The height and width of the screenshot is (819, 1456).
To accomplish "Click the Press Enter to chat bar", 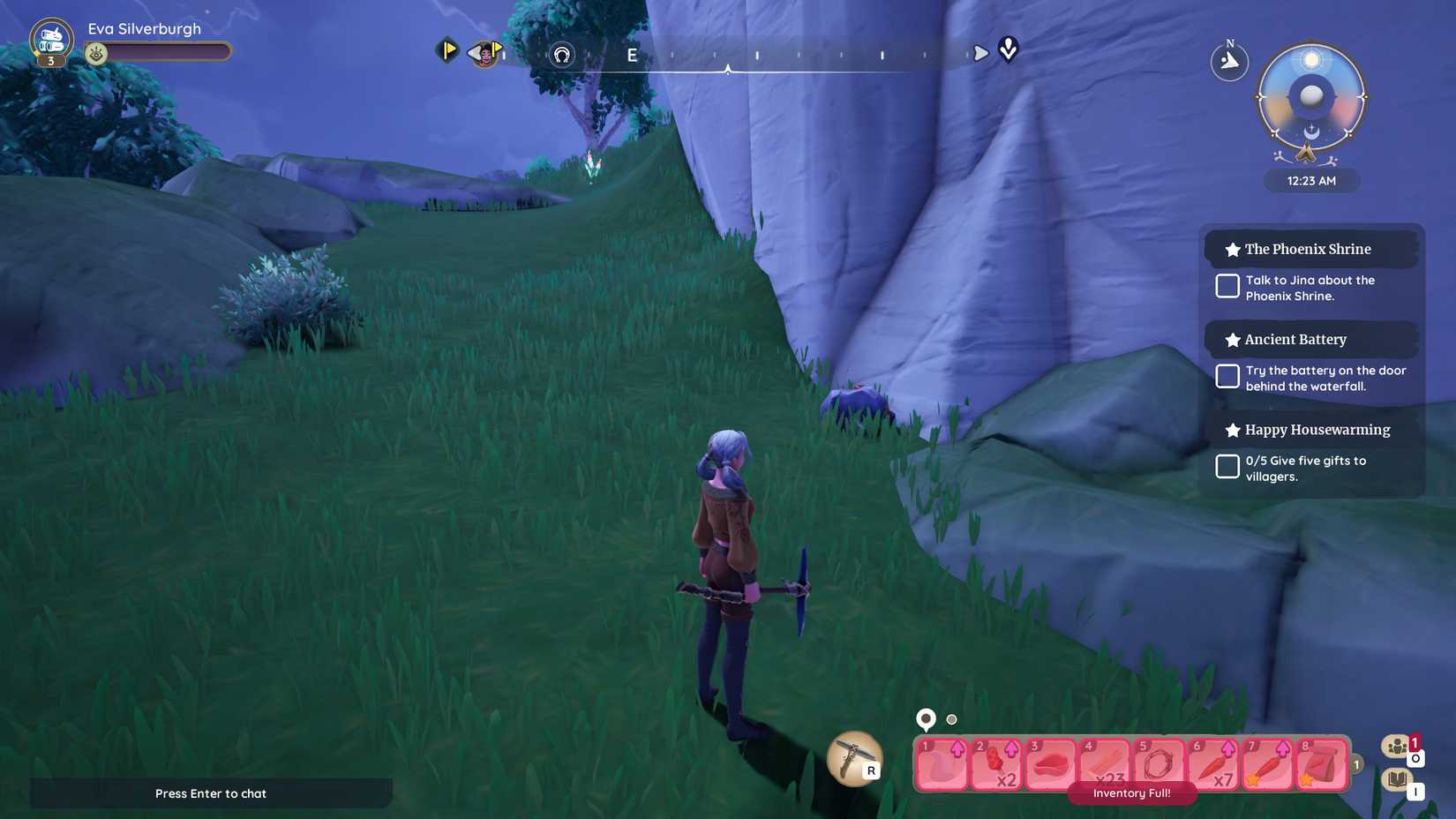I will tap(211, 793).
